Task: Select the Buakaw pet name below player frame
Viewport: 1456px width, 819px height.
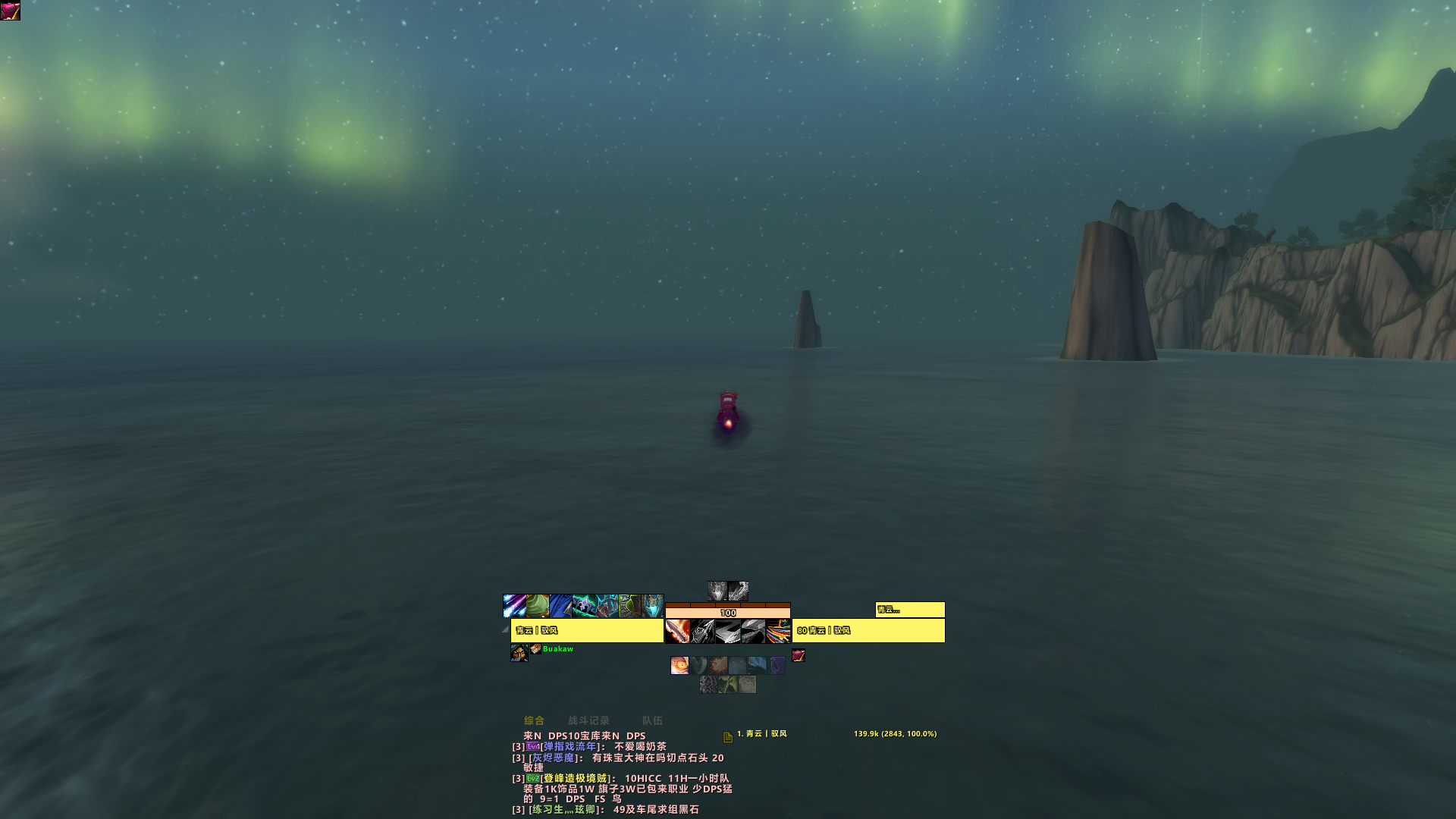Action: (x=558, y=649)
